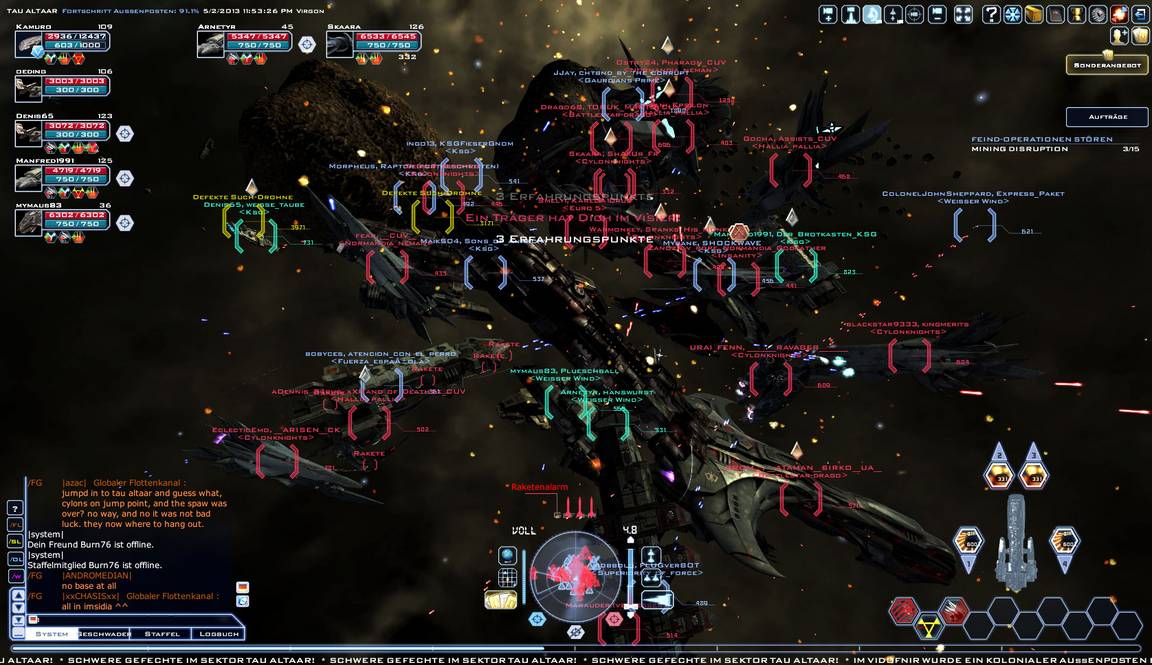Open the question mark help icon in toolbar

[991, 14]
